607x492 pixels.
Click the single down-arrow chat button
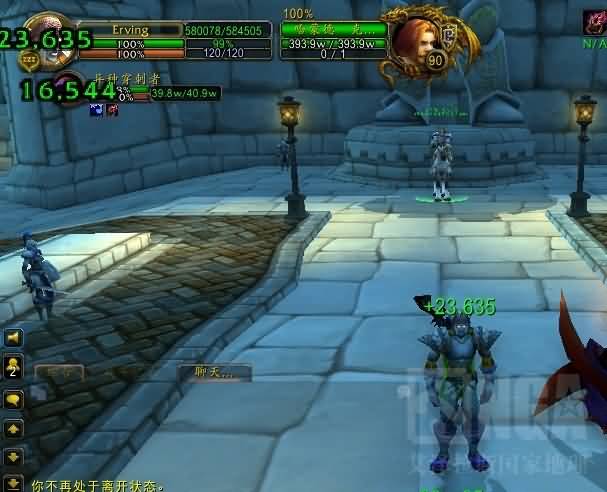(14, 457)
